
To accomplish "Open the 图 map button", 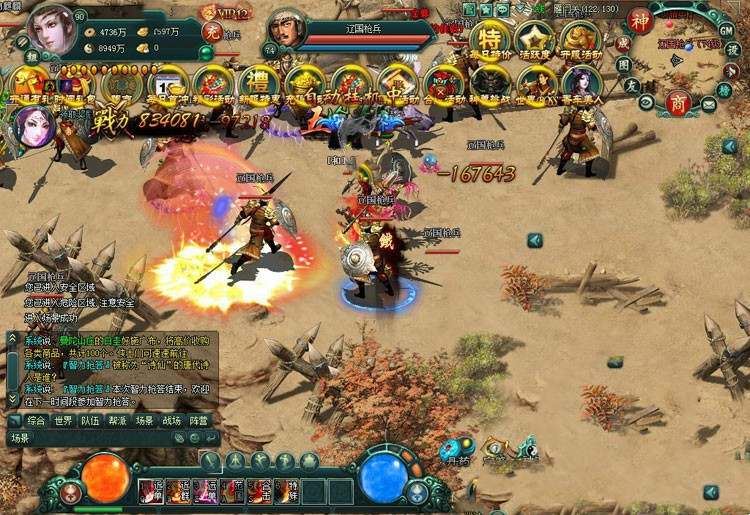I will [x=622, y=65].
